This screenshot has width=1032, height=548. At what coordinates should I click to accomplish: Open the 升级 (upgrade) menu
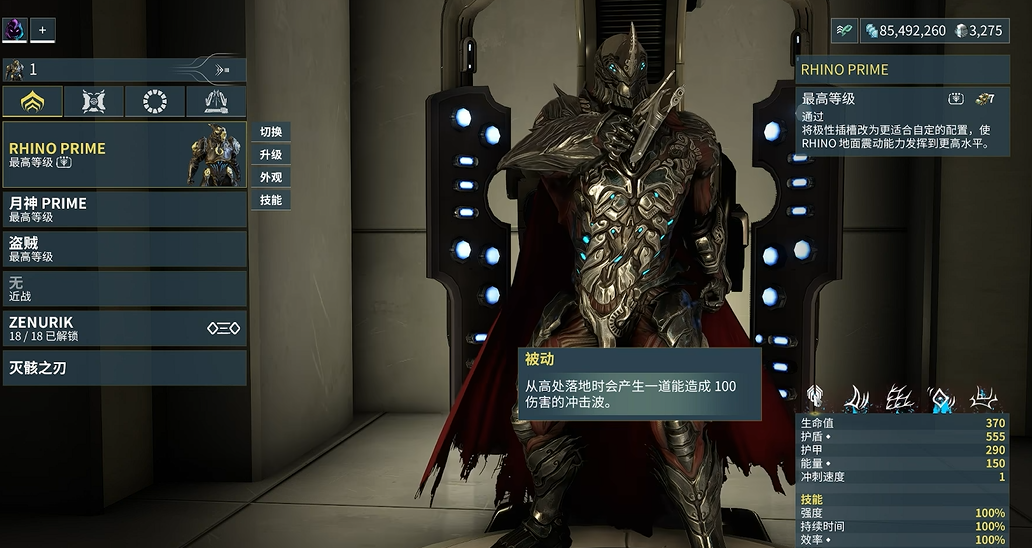pyautogui.click(x=270, y=155)
